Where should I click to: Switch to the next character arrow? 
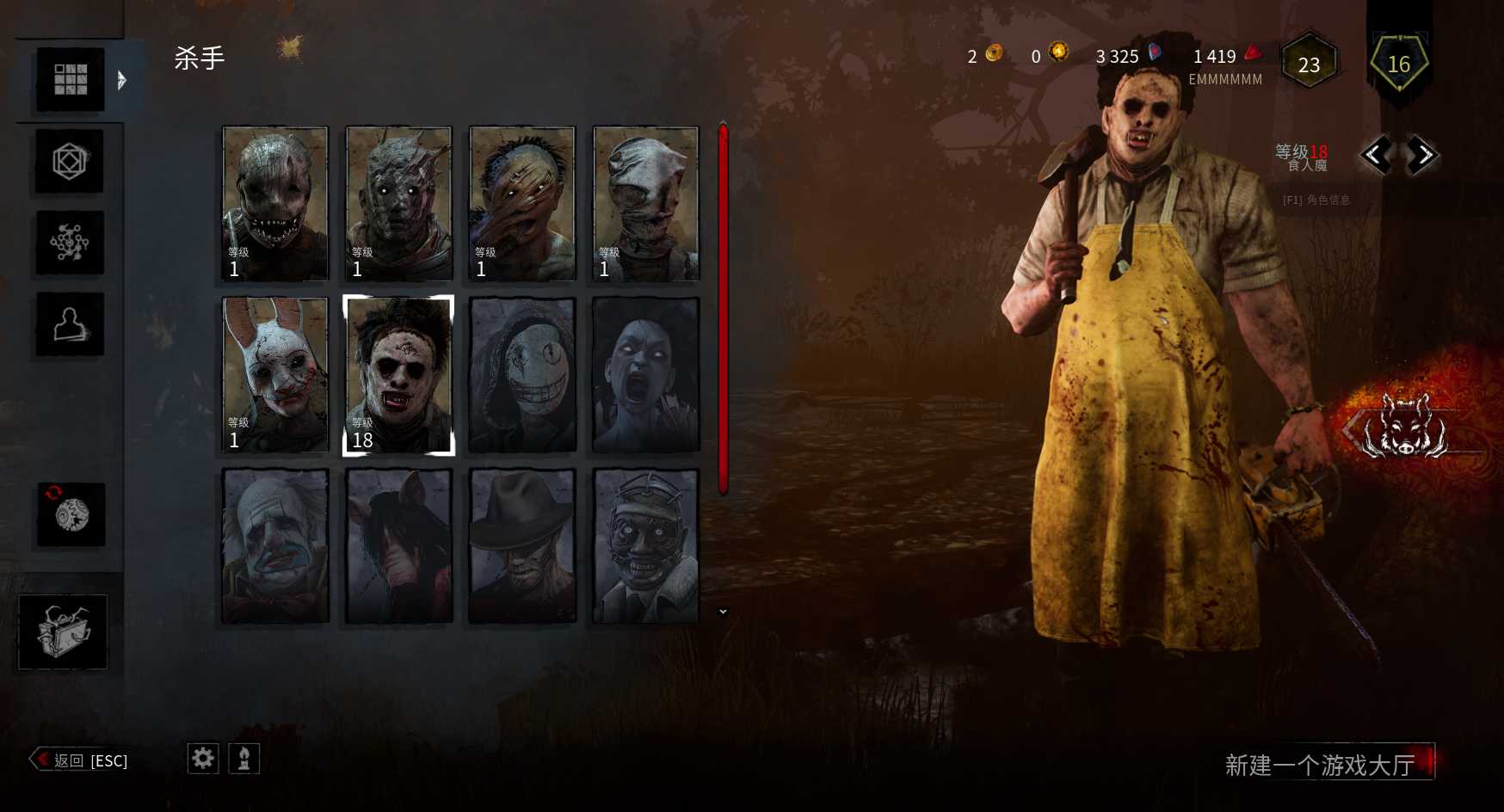[1423, 156]
